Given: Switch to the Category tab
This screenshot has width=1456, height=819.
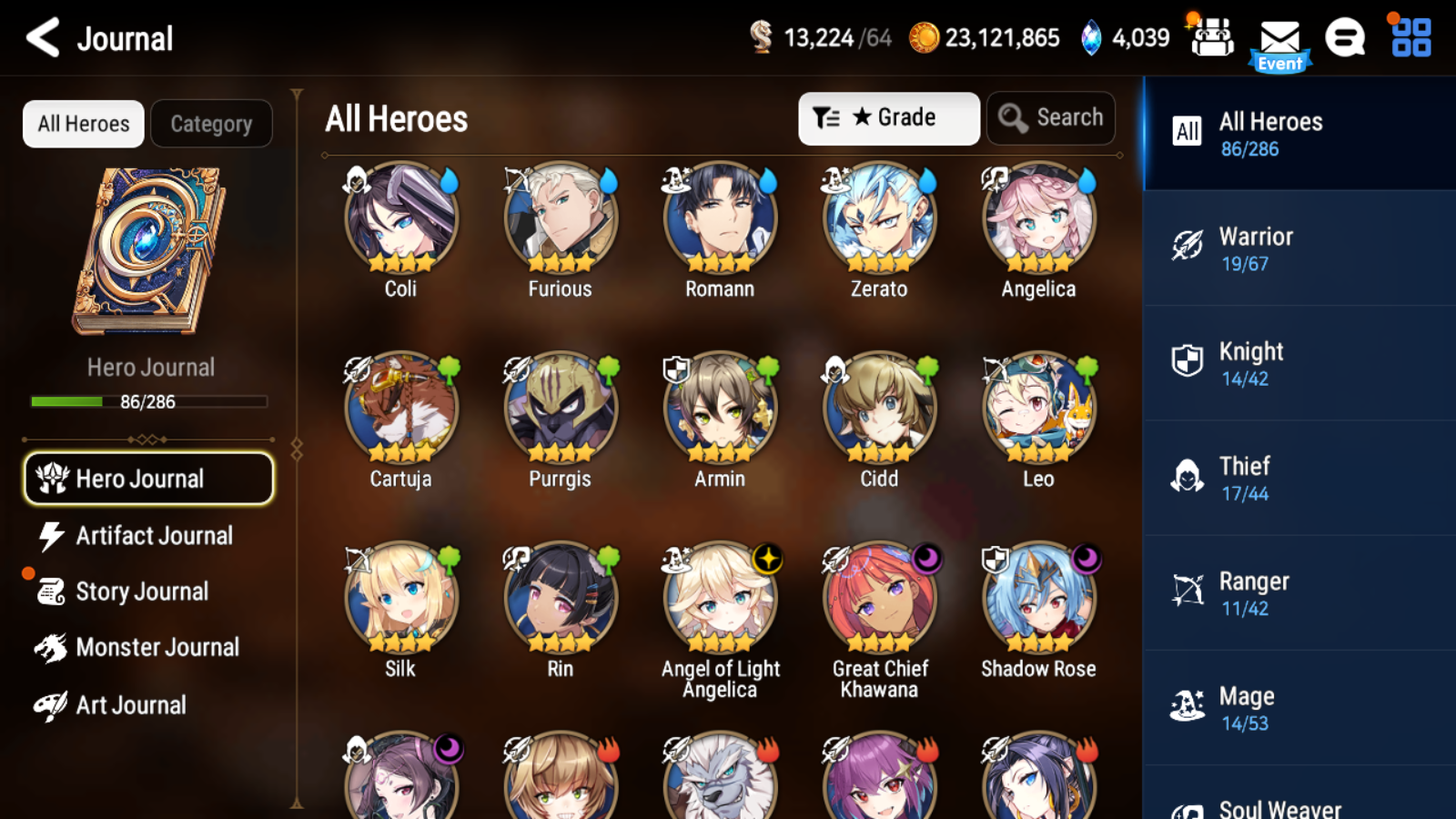Looking at the screenshot, I should click(x=211, y=124).
